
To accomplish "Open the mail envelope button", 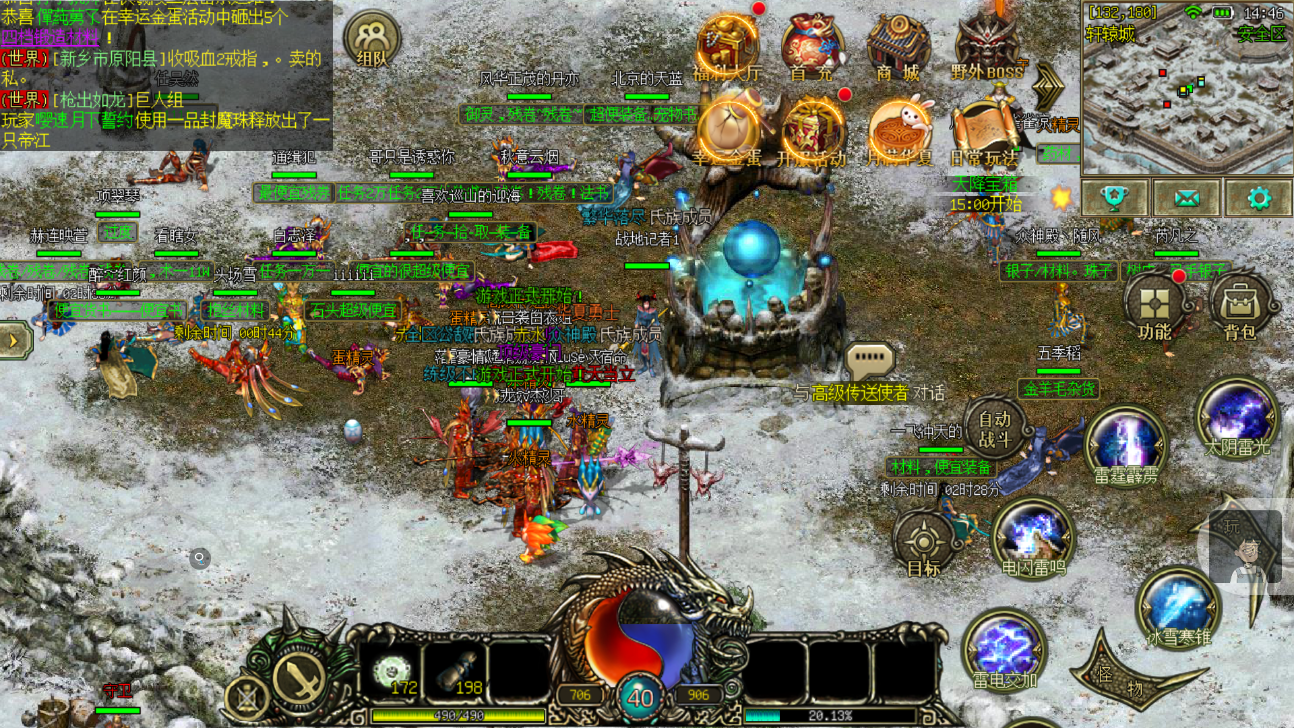I will coord(1186,198).
